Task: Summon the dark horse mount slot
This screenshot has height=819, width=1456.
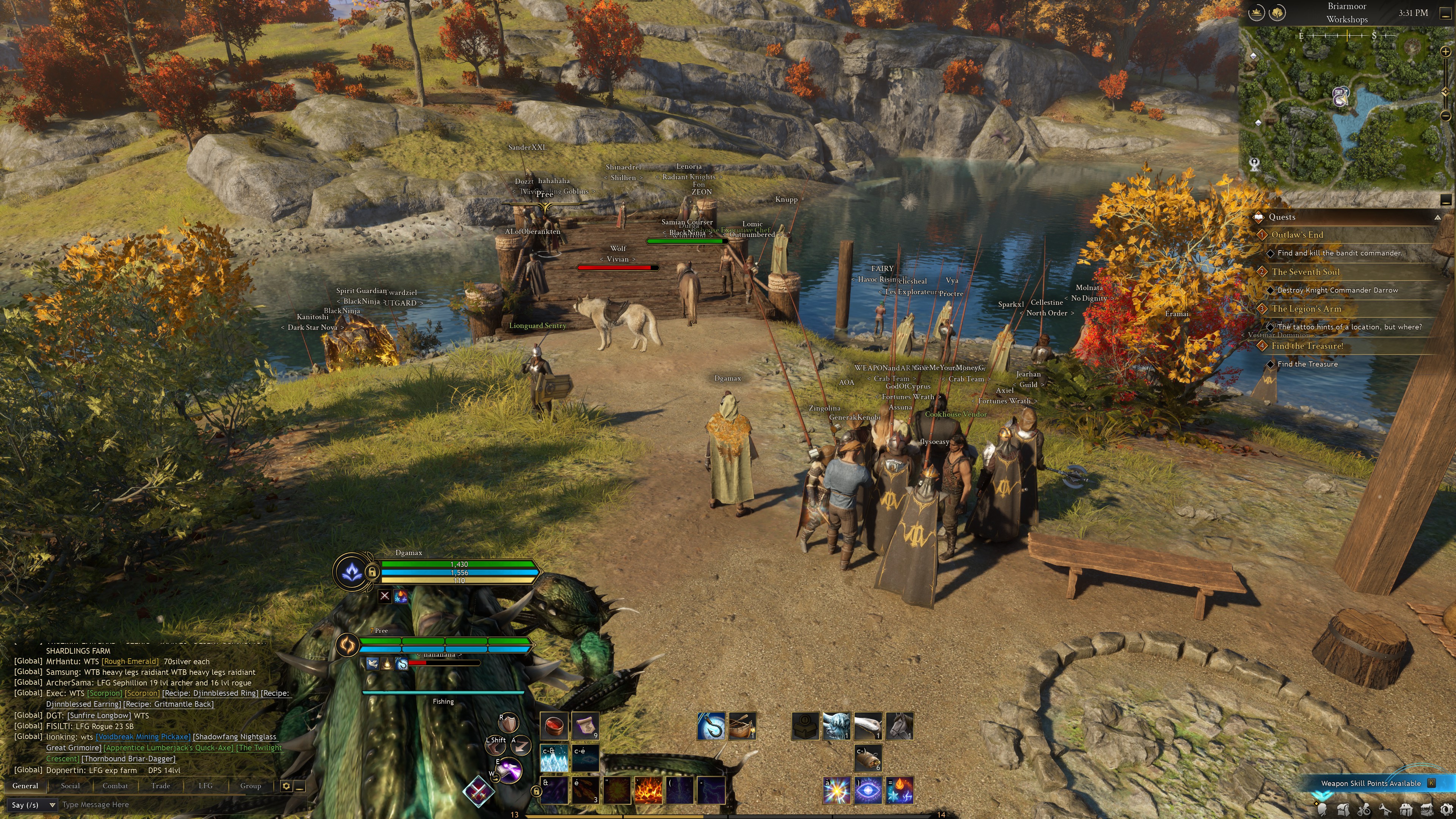Action: point(899,726)
